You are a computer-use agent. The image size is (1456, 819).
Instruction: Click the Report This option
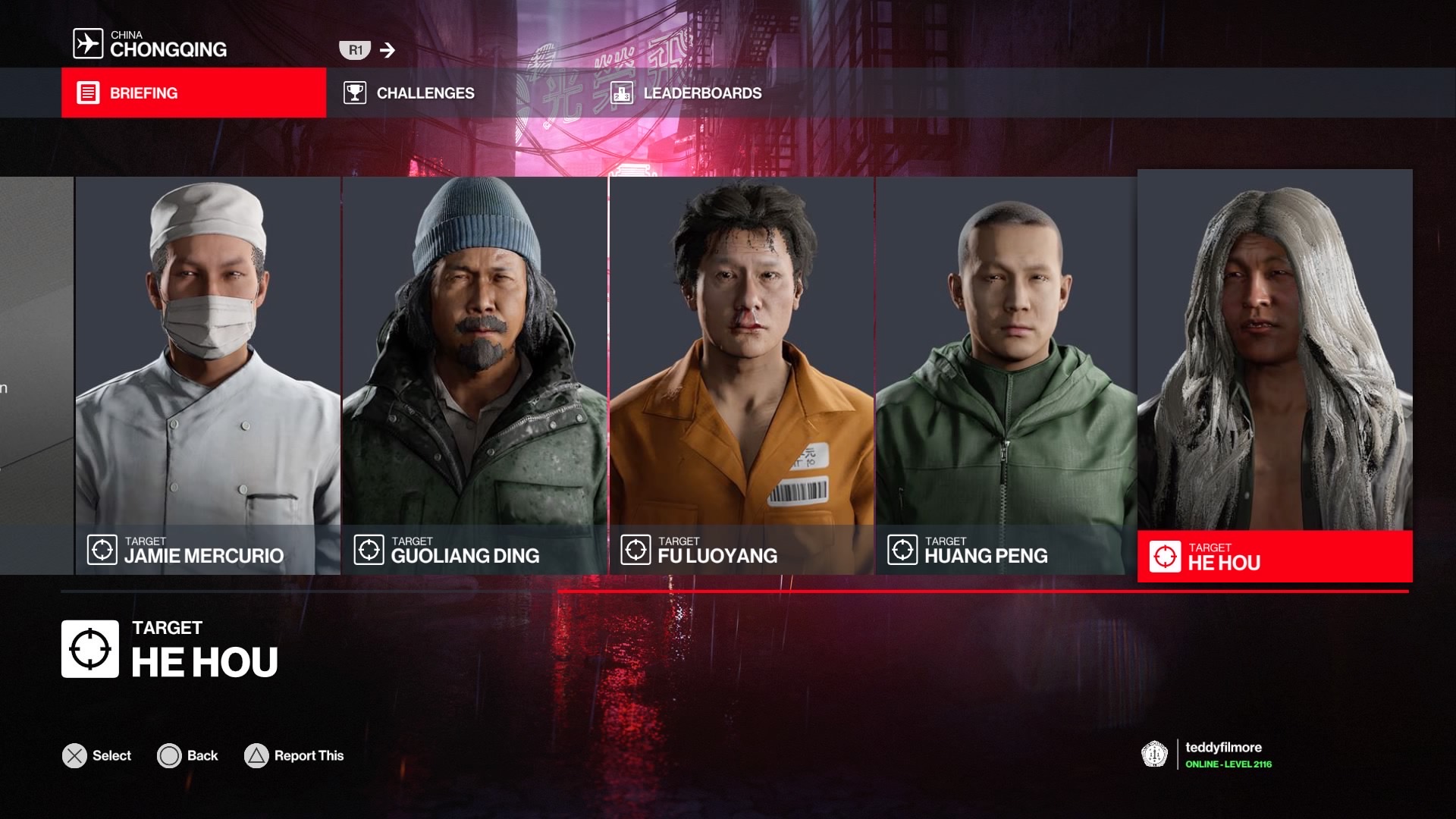pos(294,756)
